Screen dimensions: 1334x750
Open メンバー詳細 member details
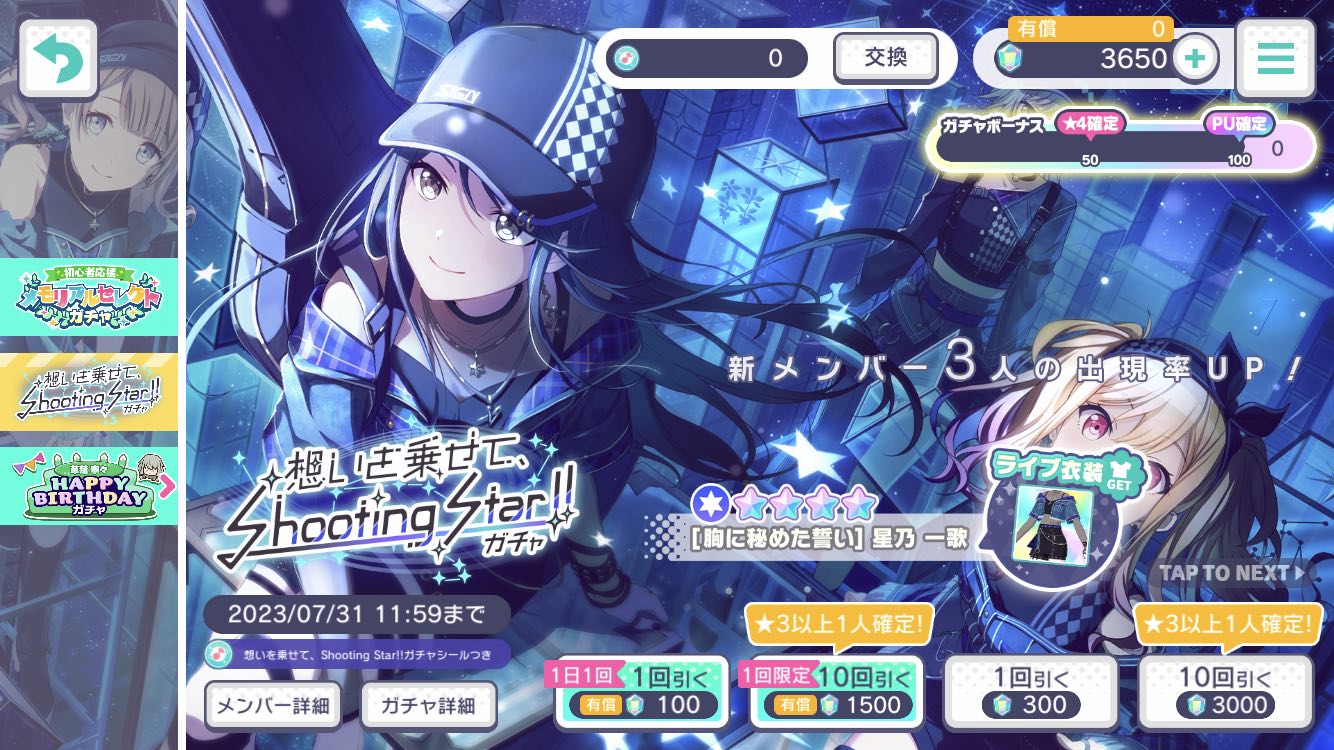click(x=272, y=705)
